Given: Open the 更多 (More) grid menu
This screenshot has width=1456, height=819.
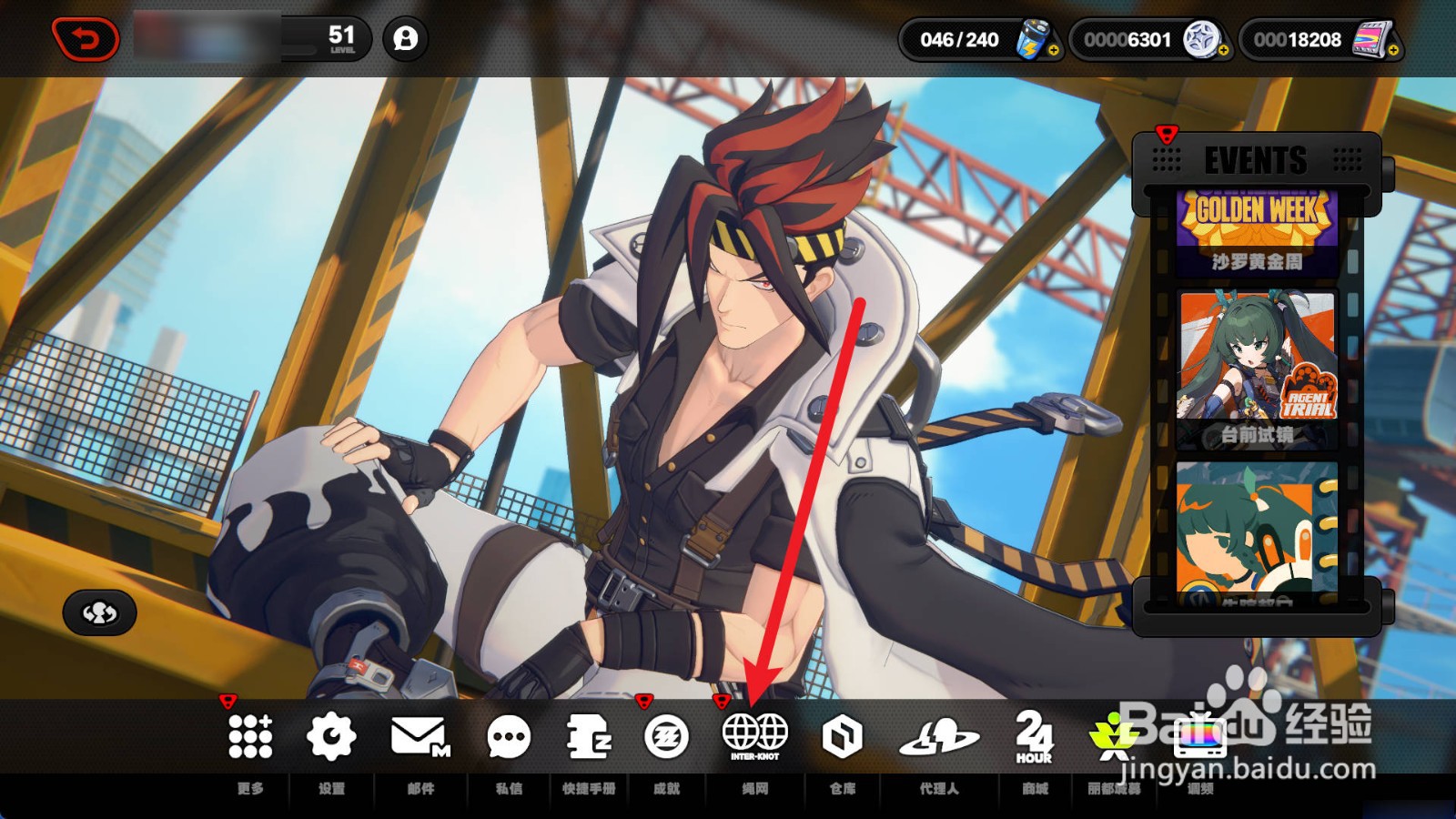Looking at the screenshot, I should [x=250, y=736].
